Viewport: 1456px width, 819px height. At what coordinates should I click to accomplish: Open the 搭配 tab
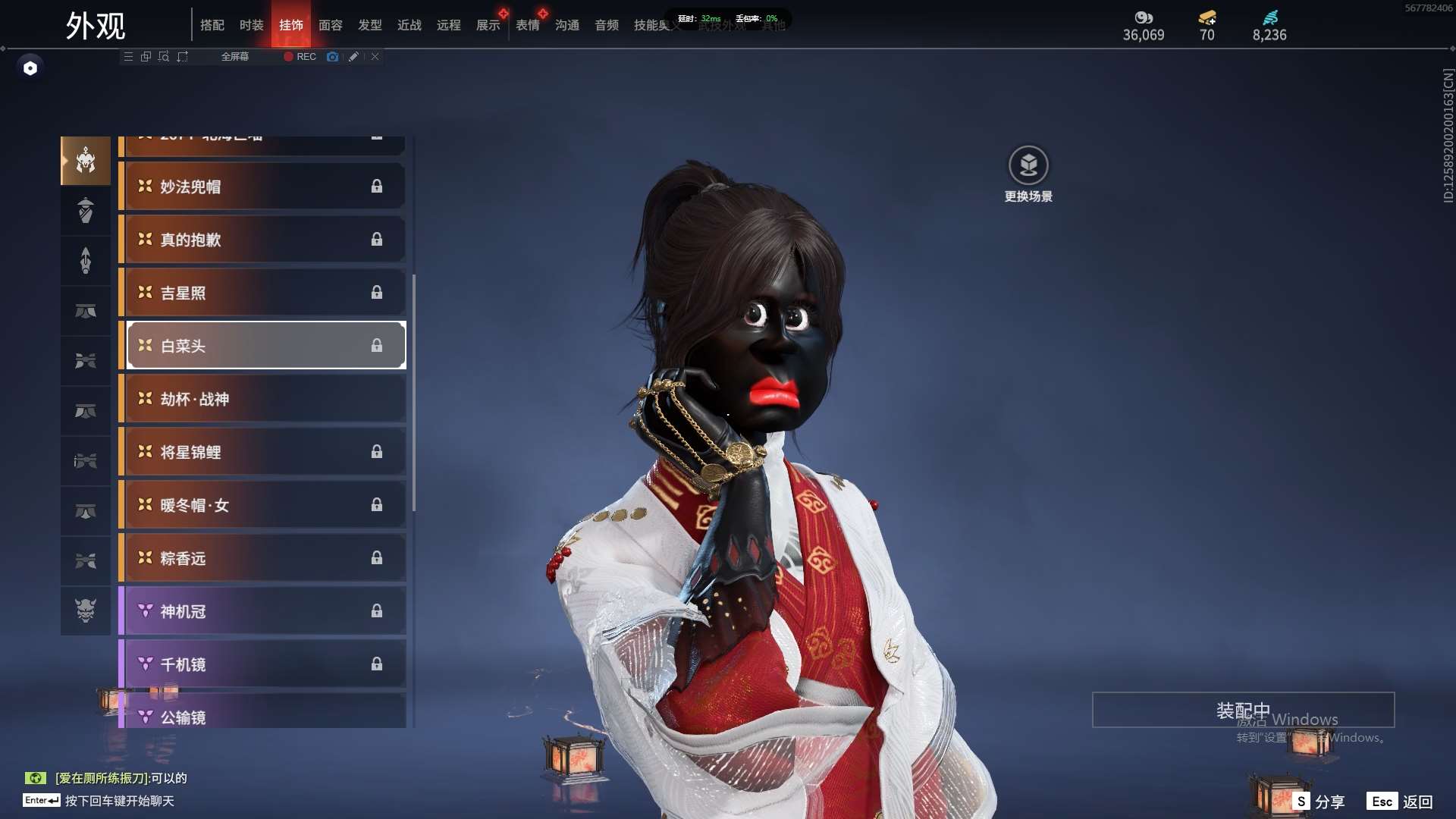pyautogui.click(x=212, y=25)
